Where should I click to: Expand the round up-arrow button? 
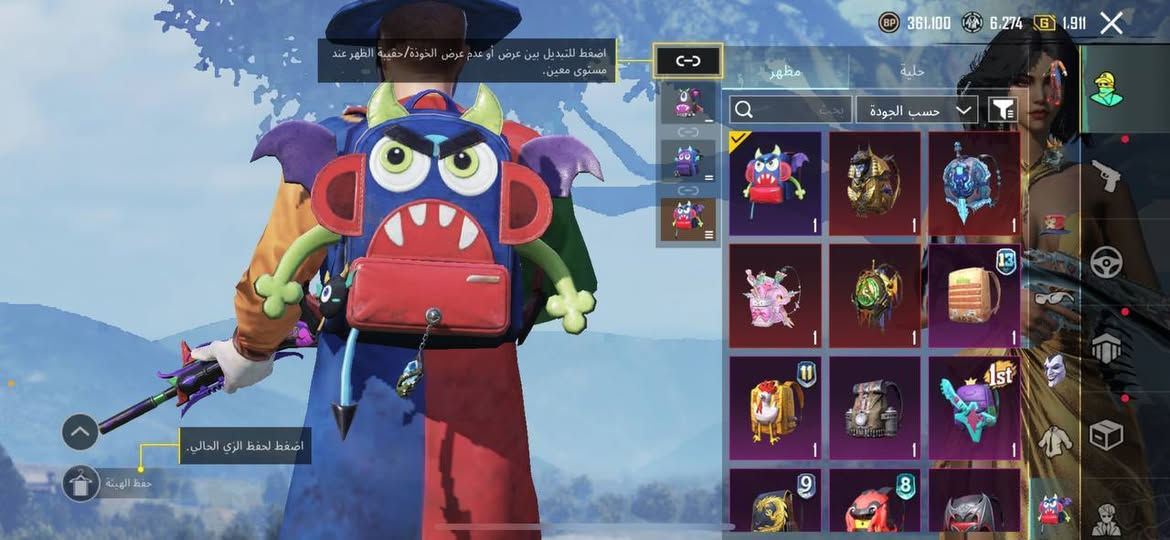[80, 432]
